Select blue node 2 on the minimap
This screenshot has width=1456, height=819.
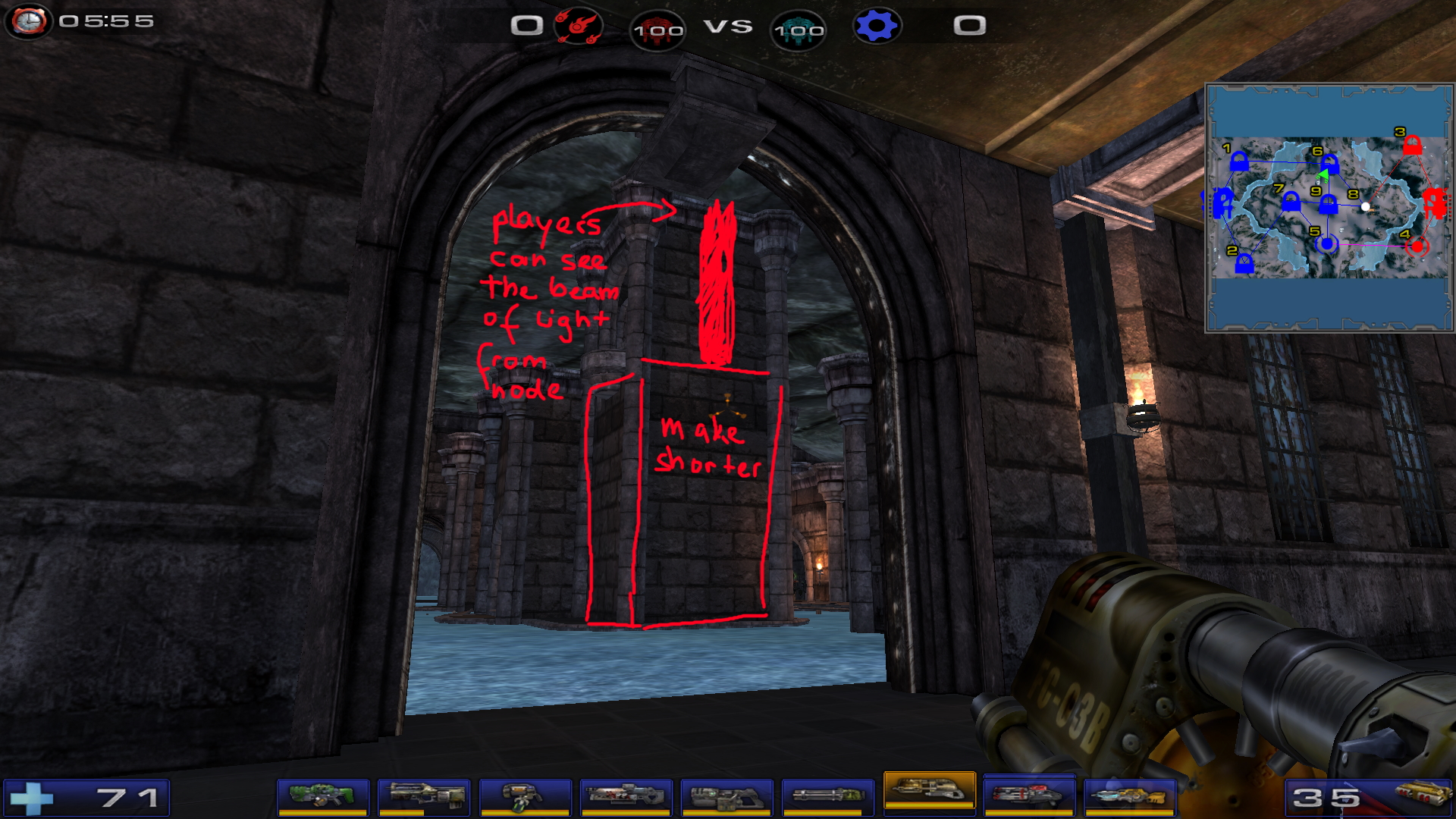point(1244,264)
